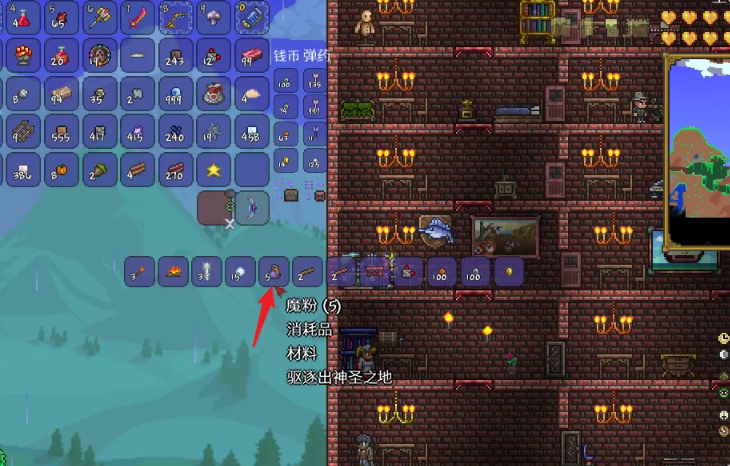Choose the golden hammer hotbar slot
The image size is (730, 466).
coord(100,17)
